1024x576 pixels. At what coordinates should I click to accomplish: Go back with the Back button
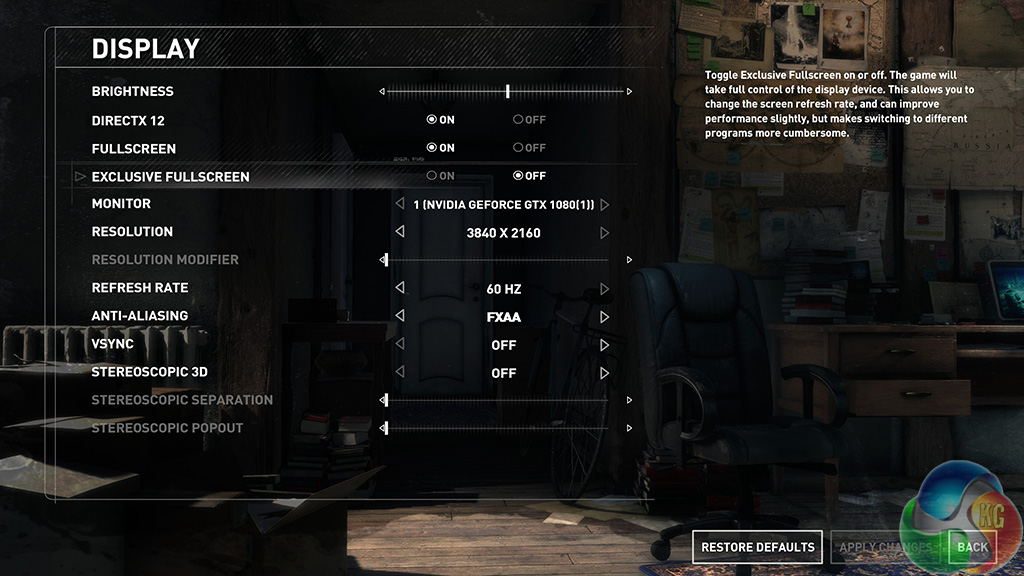click(972, 547)
